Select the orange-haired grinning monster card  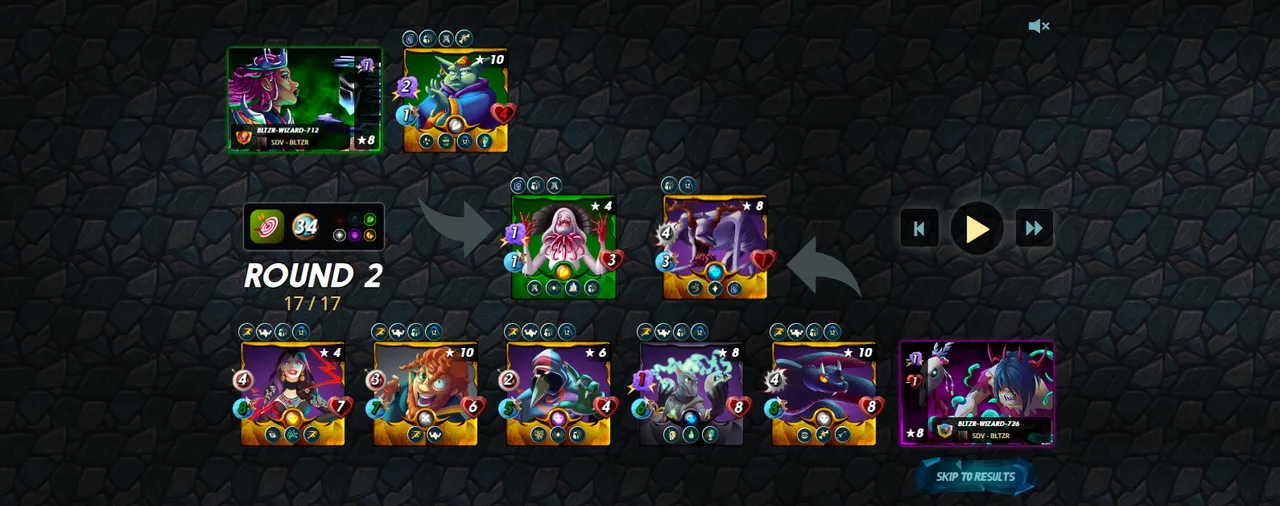tap(425, 393)
